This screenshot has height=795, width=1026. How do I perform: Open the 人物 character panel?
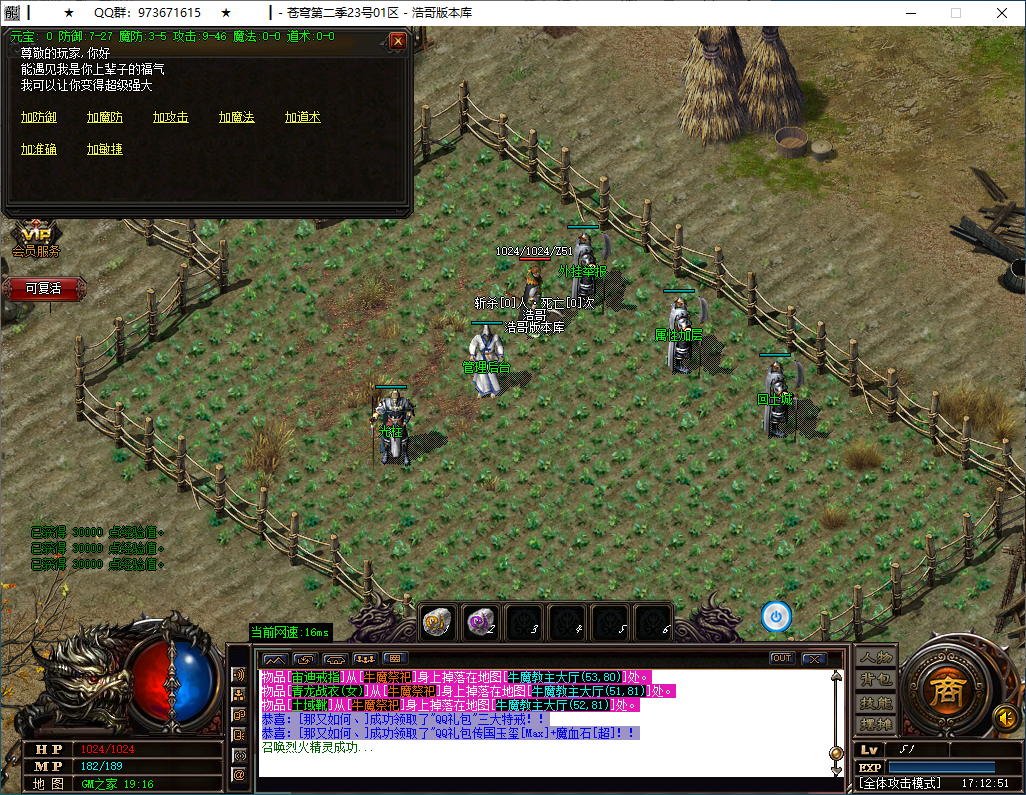876,657
